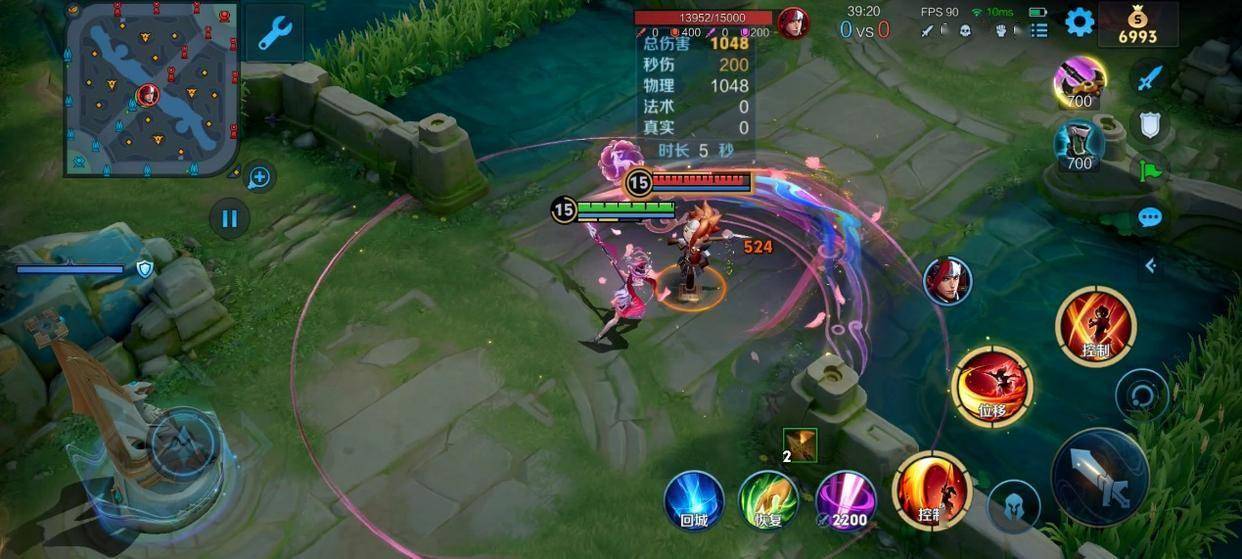Buy the recommended boots for 700 gold
Viewport: 1242px width, 559px height.
1079,145
